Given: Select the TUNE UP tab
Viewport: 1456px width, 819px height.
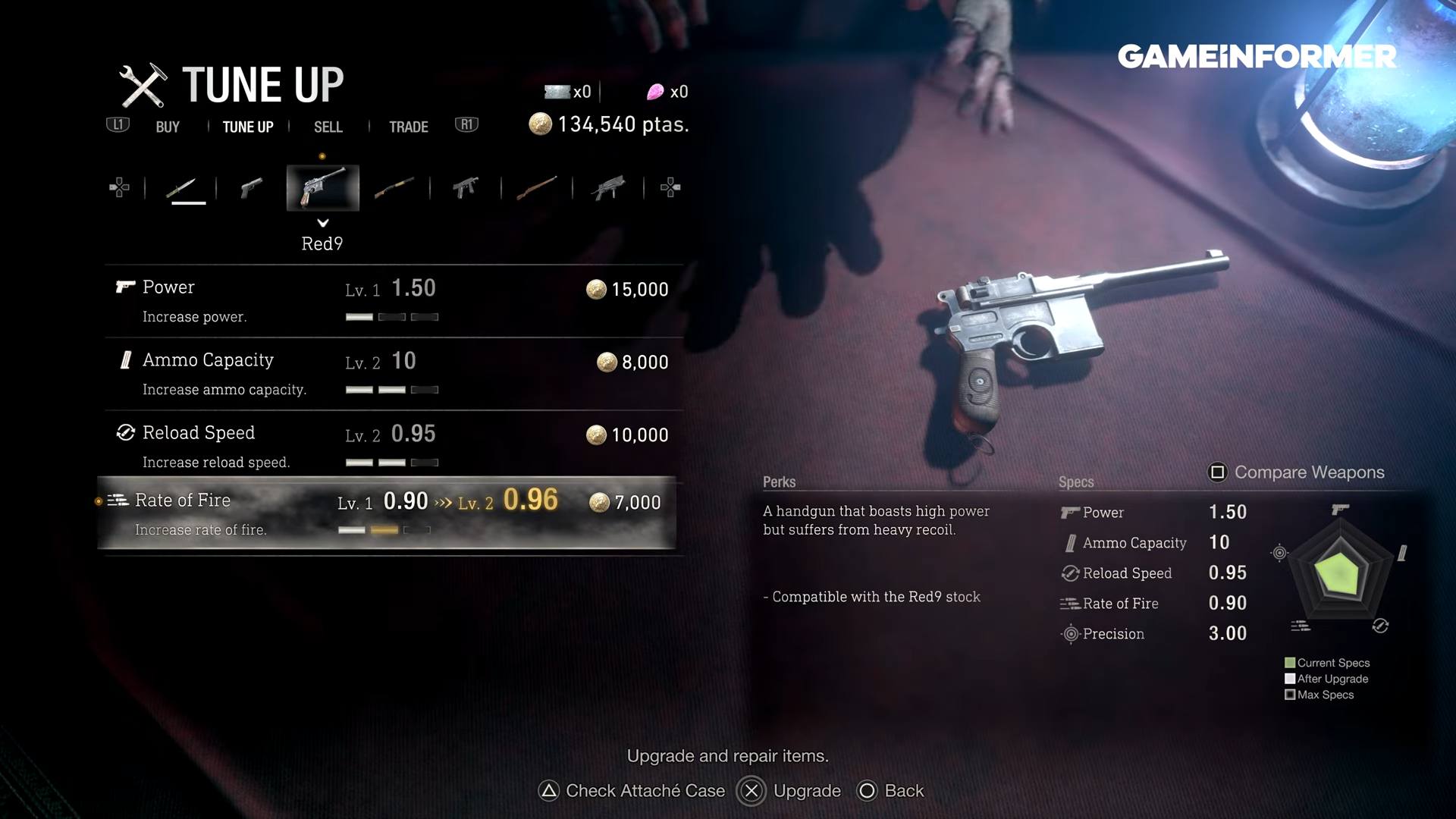Looking at the screenshot, I should [x=248, y=127].
